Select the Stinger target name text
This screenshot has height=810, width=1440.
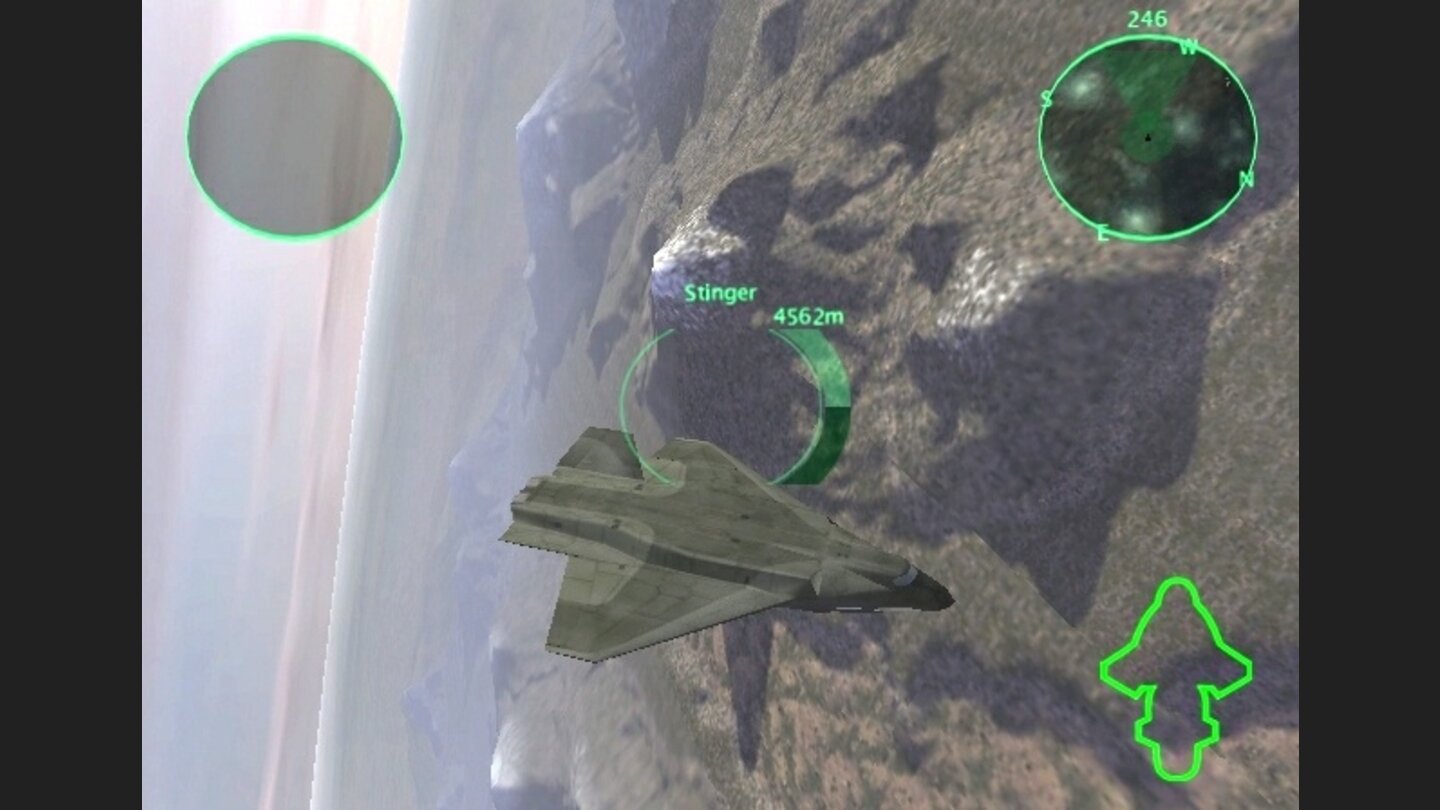tap(719, 295)
